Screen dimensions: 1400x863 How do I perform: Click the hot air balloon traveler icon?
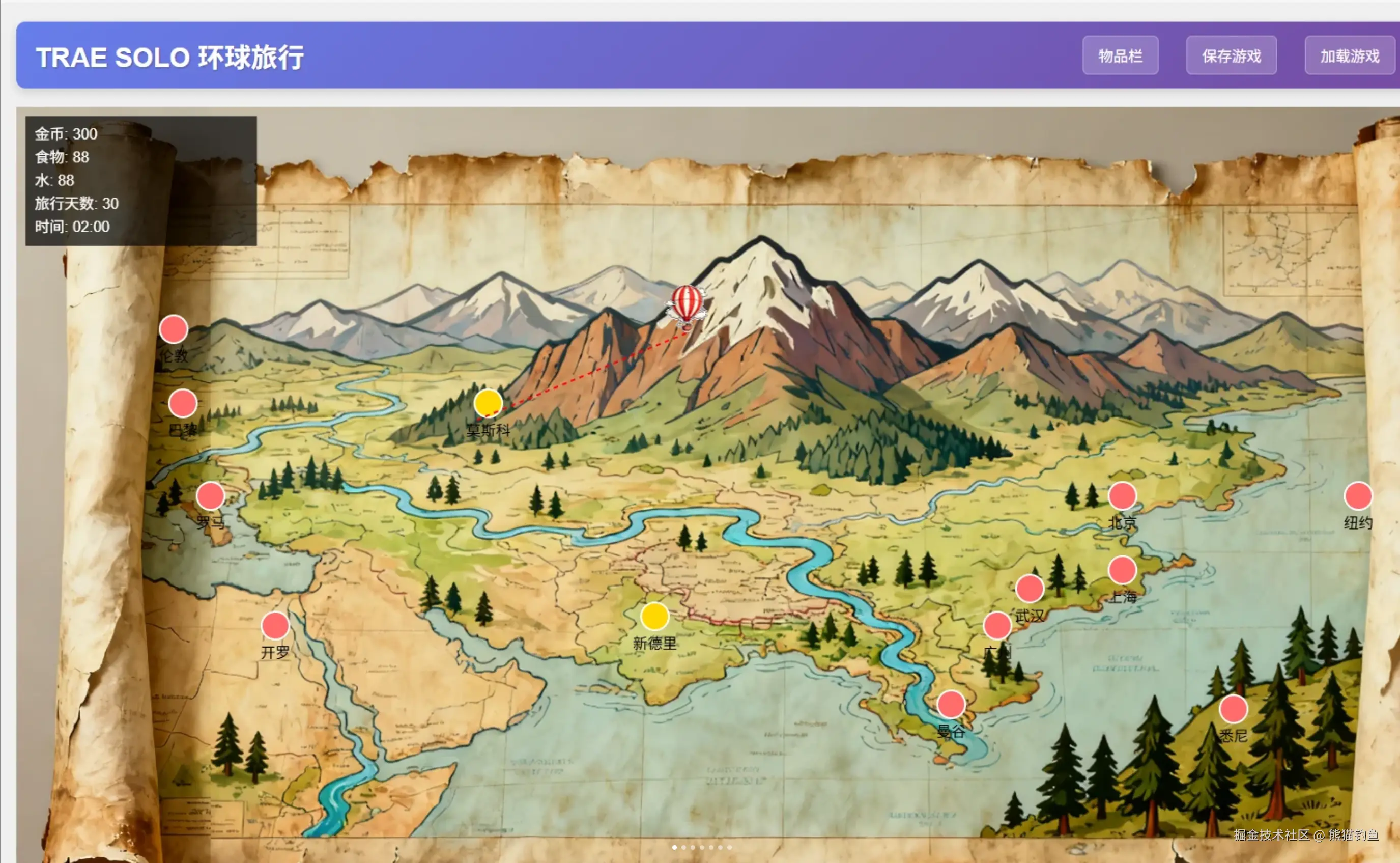click(687, 305)
